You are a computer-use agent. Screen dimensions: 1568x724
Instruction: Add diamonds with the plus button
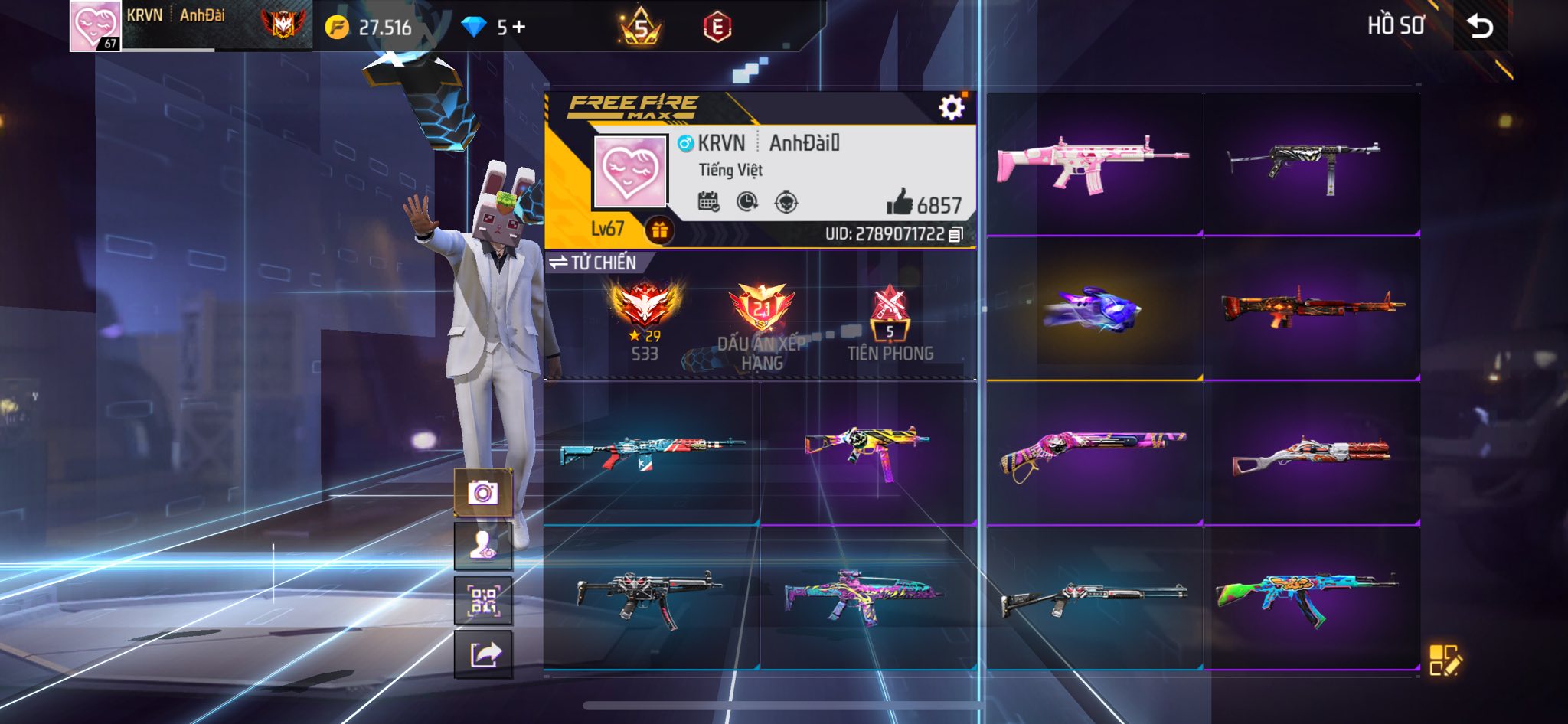pyautogui.click(x=519, y=27)
